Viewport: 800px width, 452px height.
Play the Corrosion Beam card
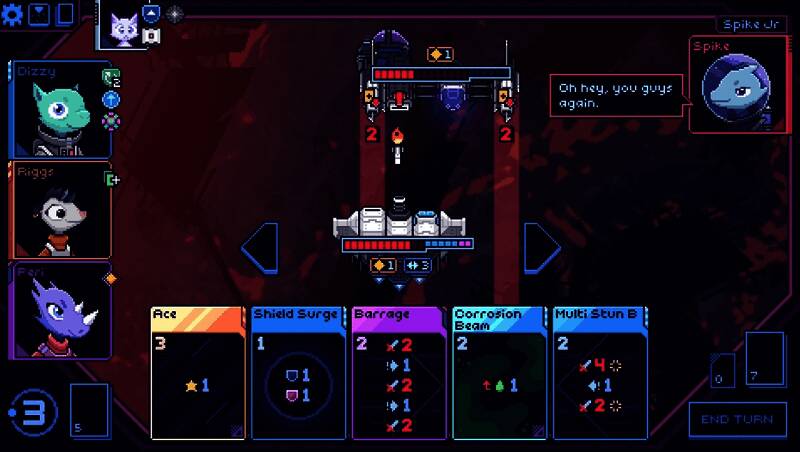pyautogui.click(x=499, y=372)
